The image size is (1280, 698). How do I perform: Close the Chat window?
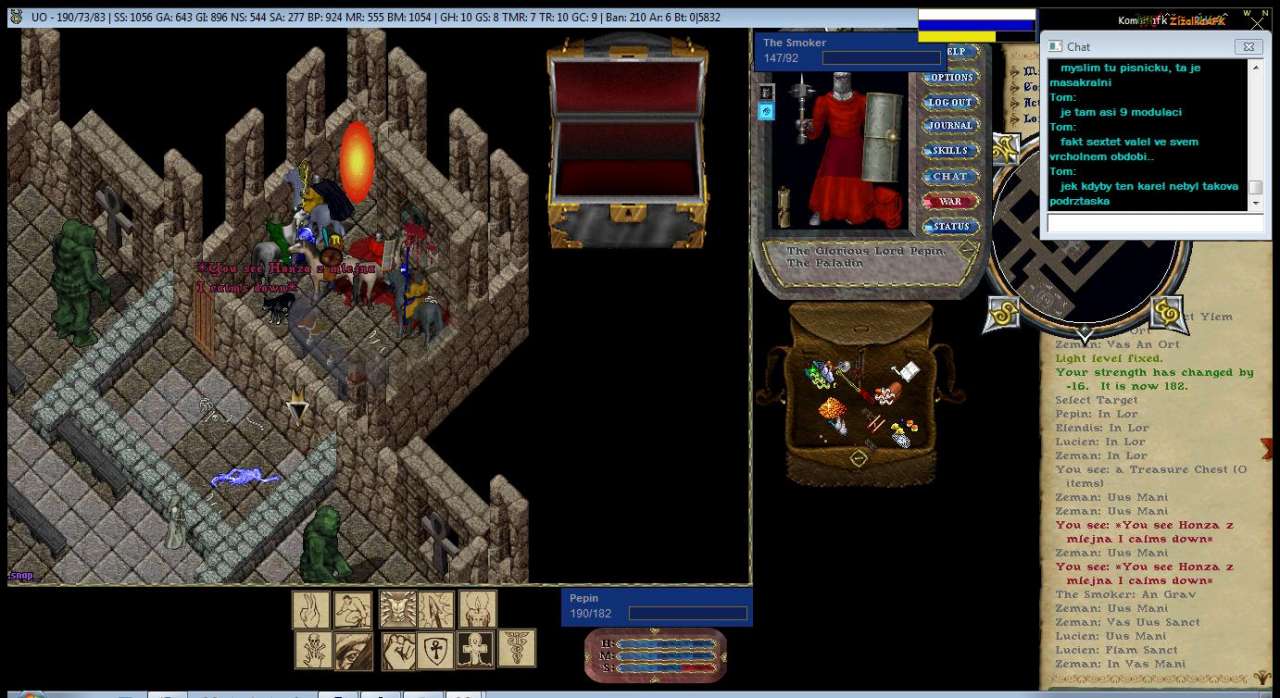point(1247,47)
